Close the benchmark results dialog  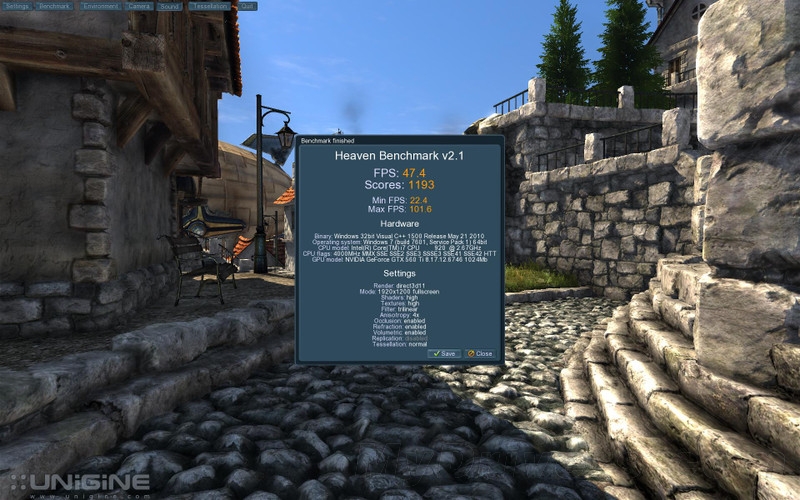480,354
